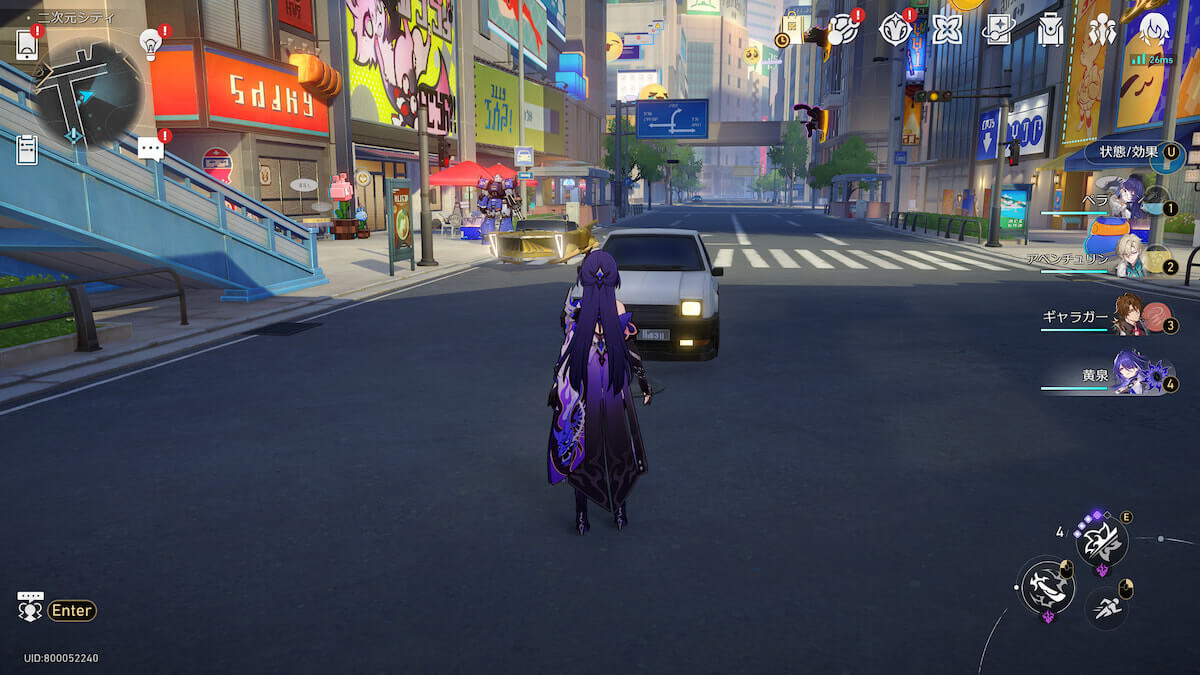1200x675 pixels.
Task: Open the ram-head emblem icon
Action: (895, 30)
